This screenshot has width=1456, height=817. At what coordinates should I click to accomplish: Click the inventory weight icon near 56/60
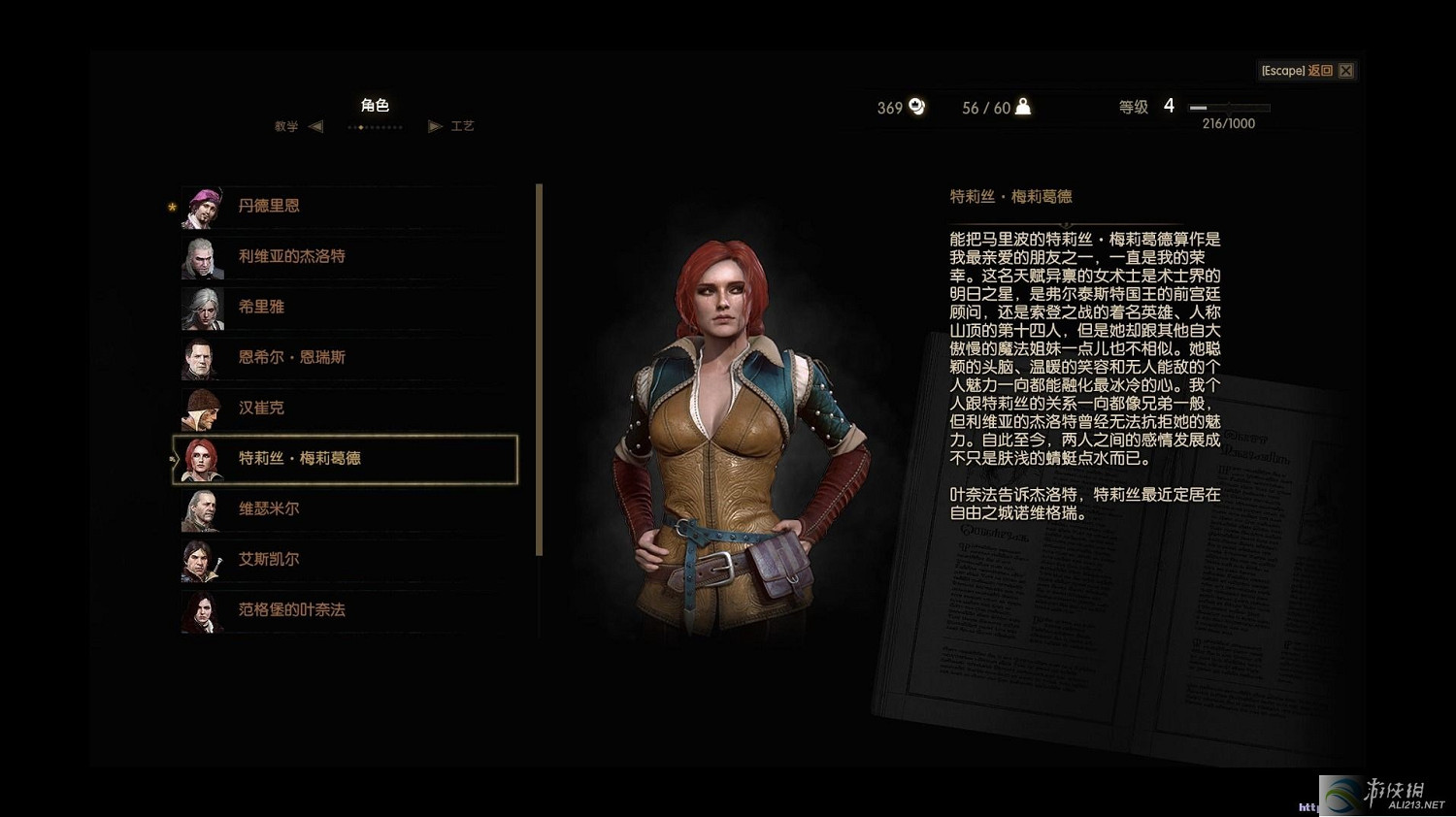pyautogui.click(x=1021, y=107)
